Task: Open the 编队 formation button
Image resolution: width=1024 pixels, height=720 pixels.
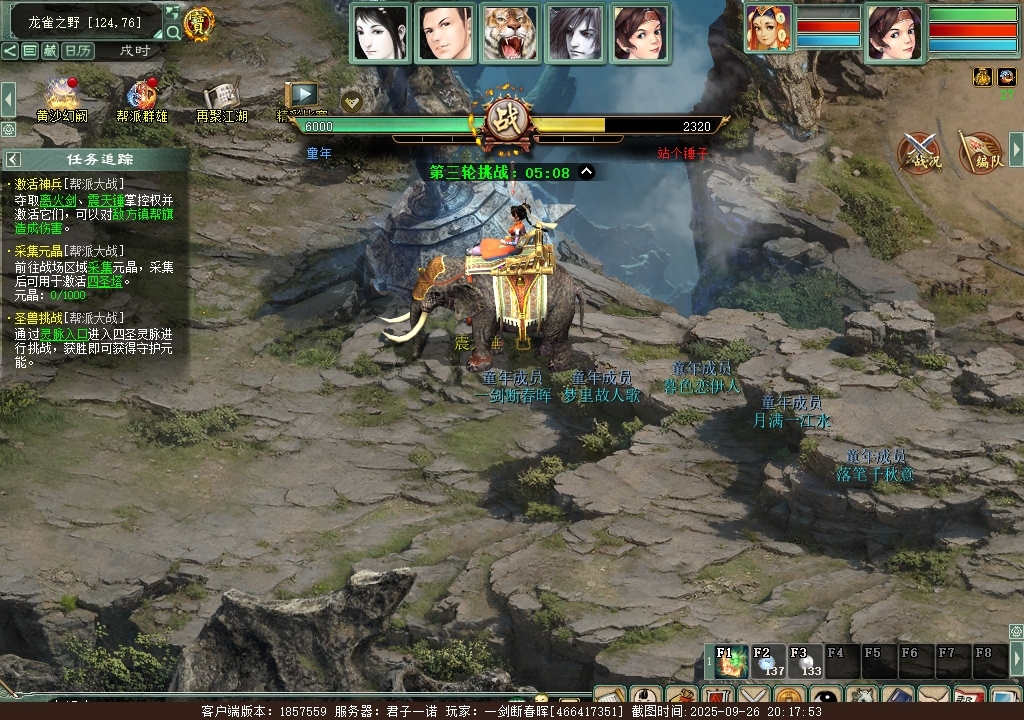Action: 981,153
